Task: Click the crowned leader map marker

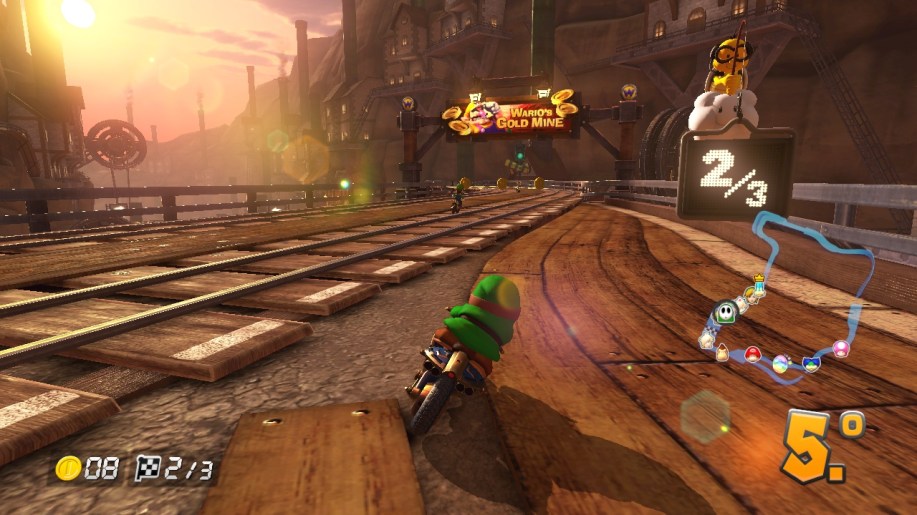Action: tap(759, 286)
